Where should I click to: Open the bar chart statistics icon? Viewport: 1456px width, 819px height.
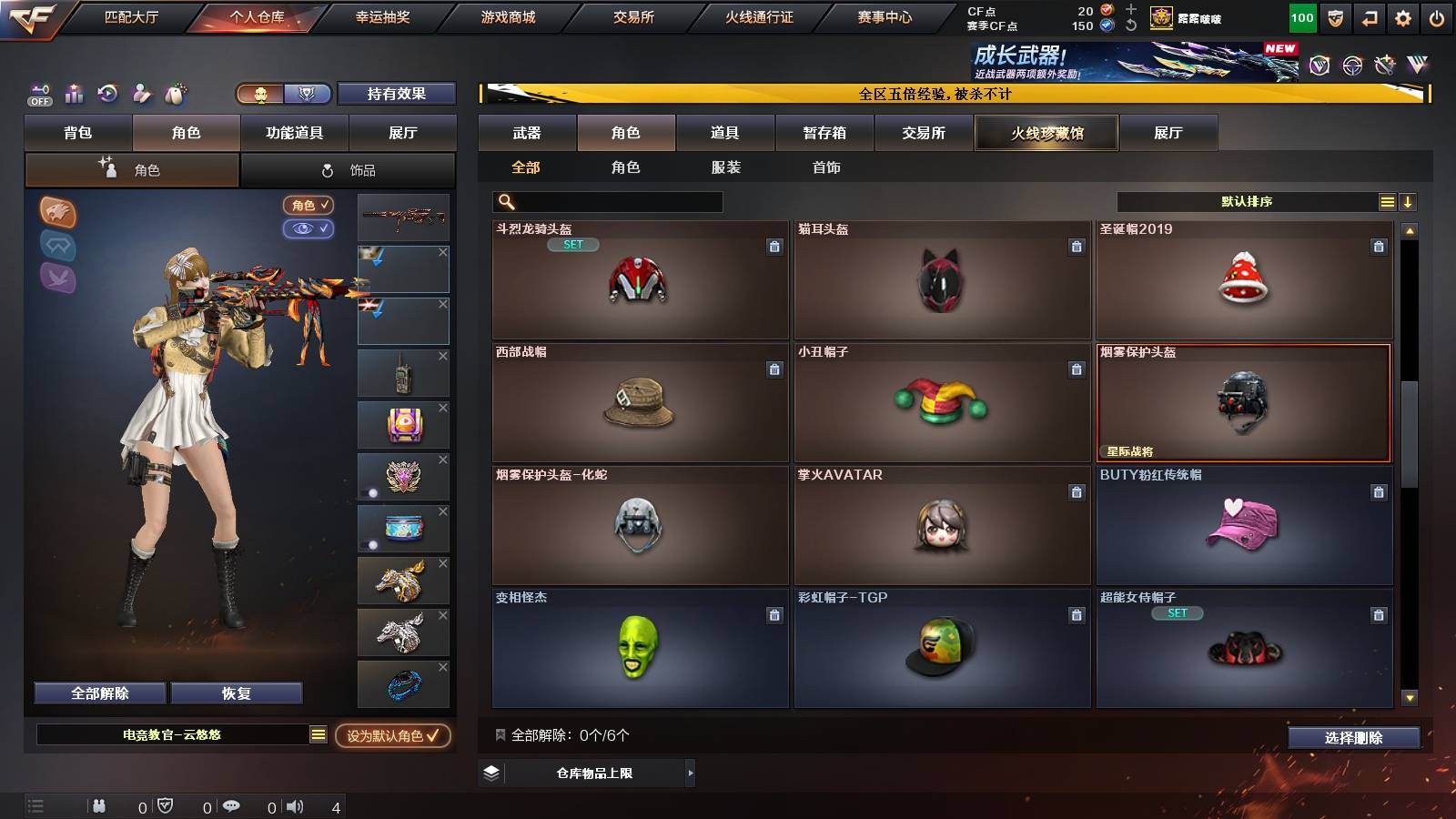click(x=74, y=93)
